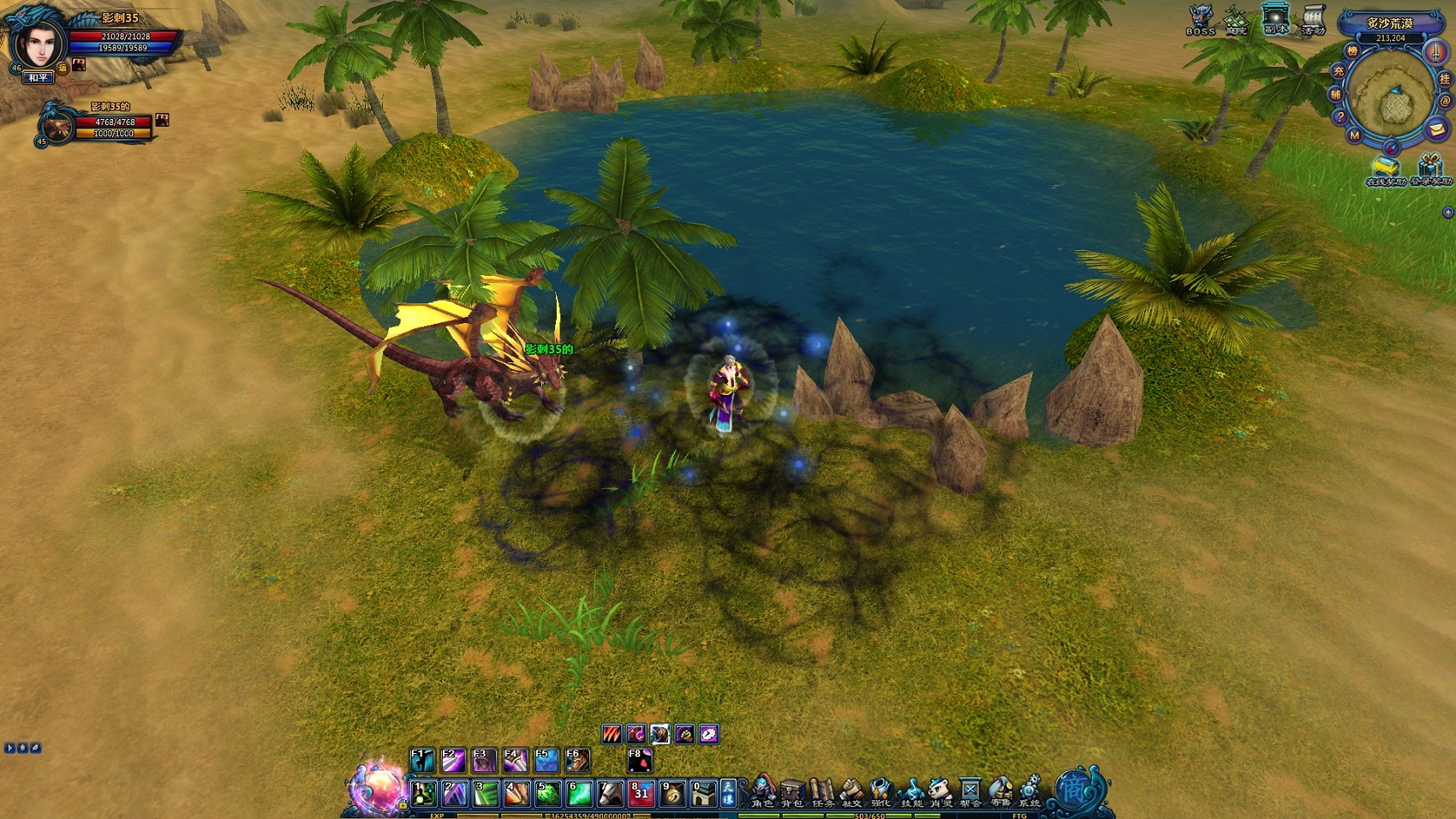Activate the F8 hotbar skill

(x=640, y=761)
